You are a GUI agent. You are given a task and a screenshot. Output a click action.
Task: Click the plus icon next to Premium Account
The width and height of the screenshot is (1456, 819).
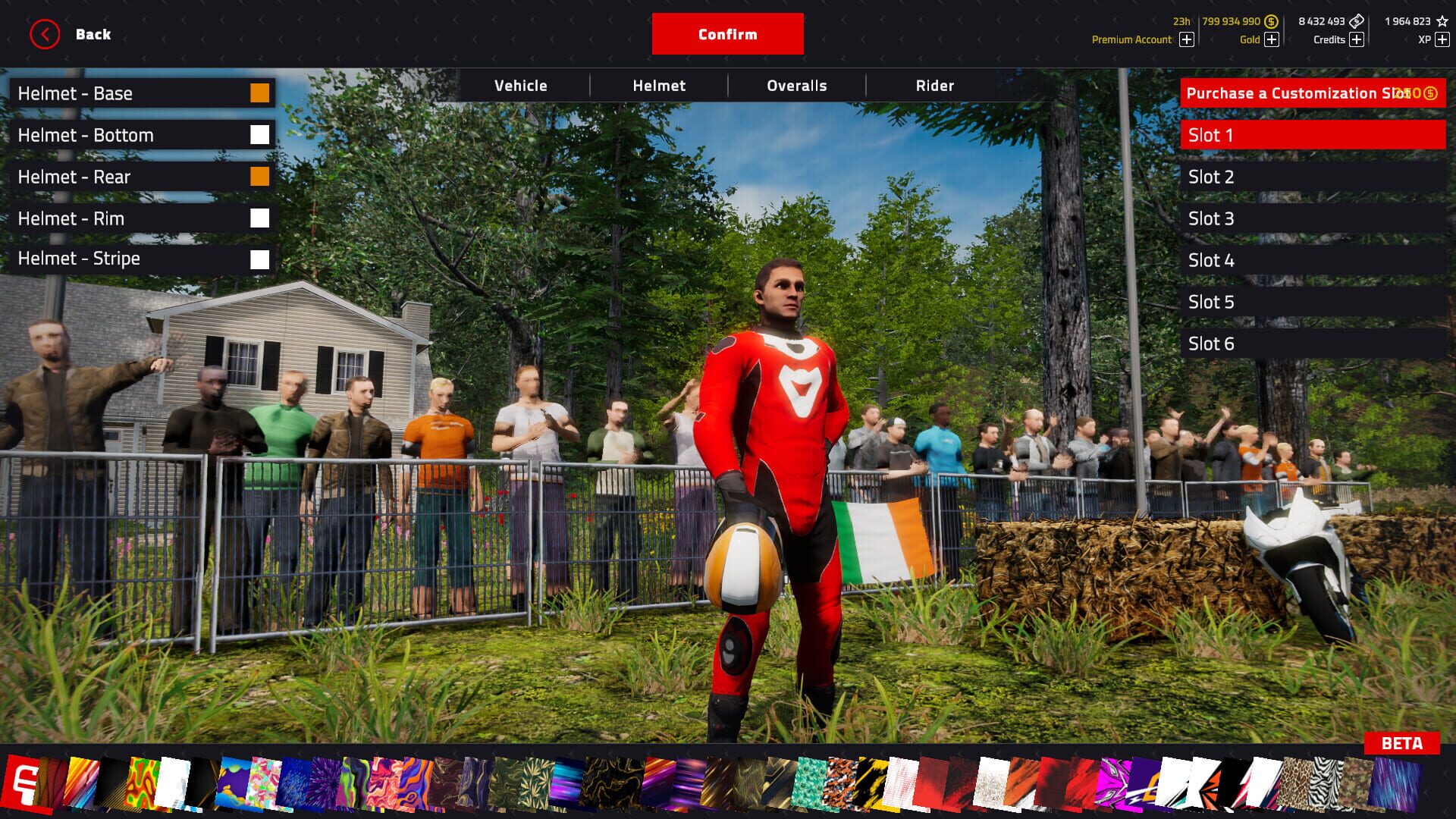click(1186, 39)
